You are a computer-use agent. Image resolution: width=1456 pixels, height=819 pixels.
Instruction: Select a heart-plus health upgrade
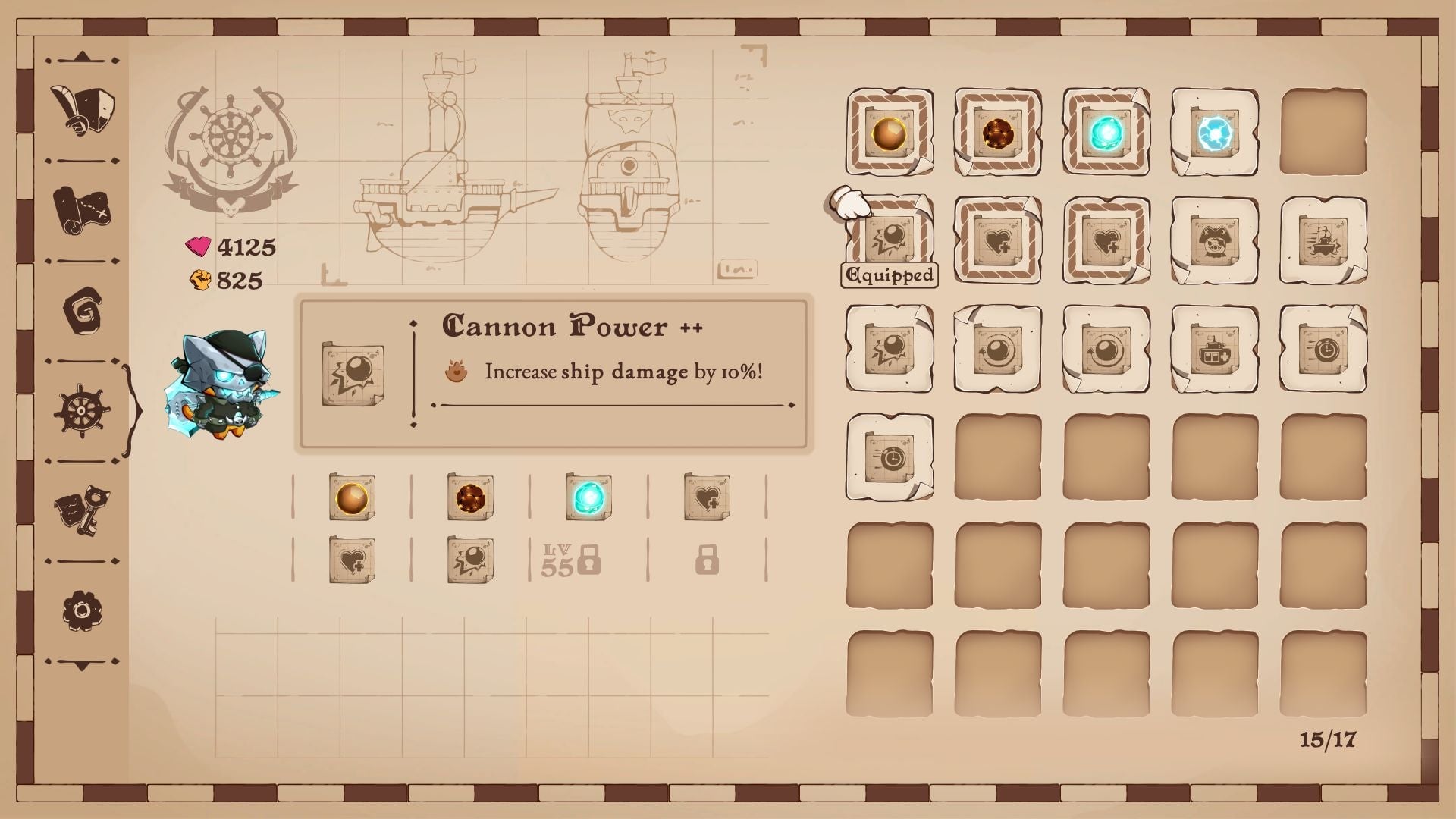pyautogui.click(x=997, y=241)
